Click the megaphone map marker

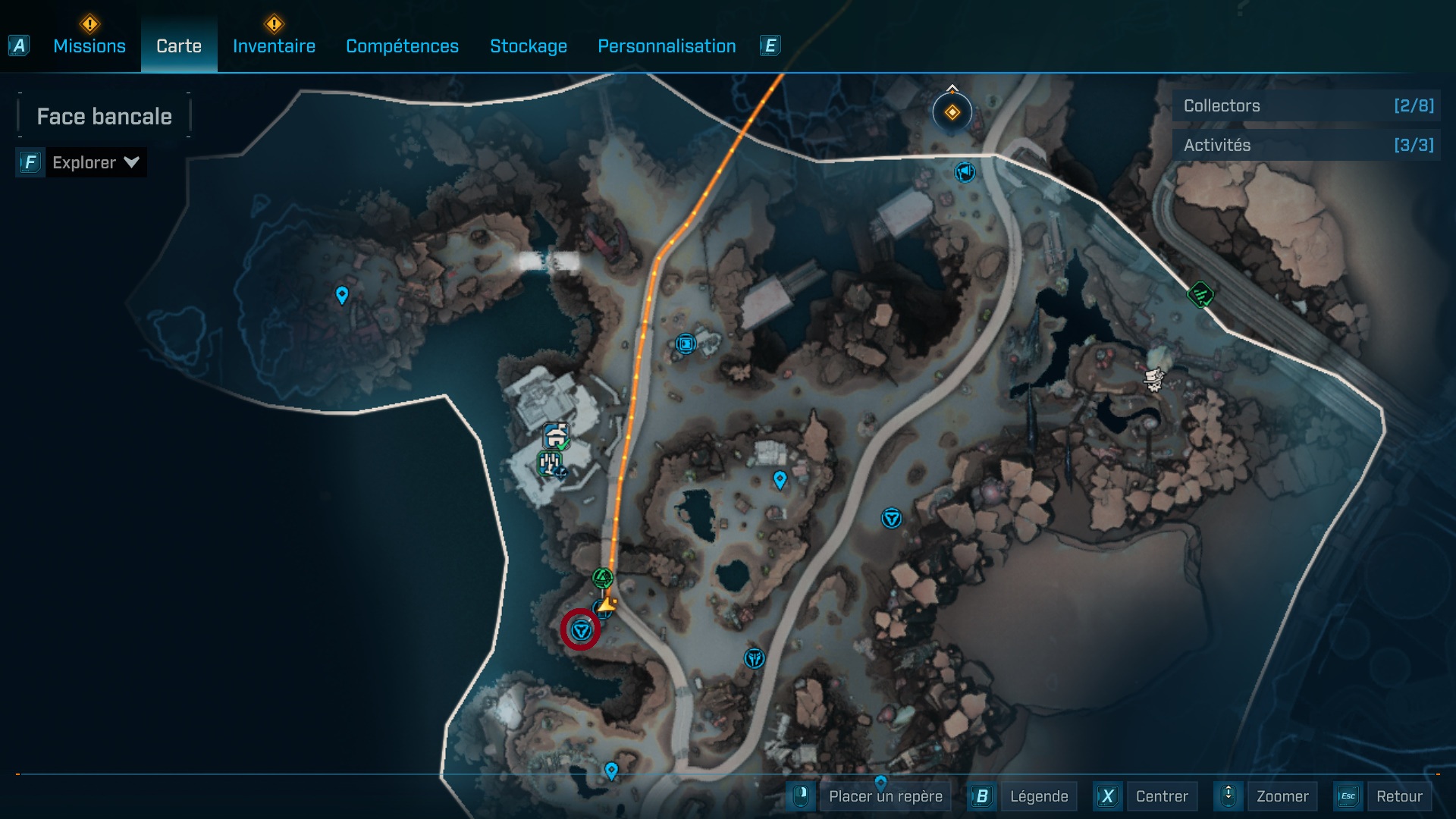965,173
